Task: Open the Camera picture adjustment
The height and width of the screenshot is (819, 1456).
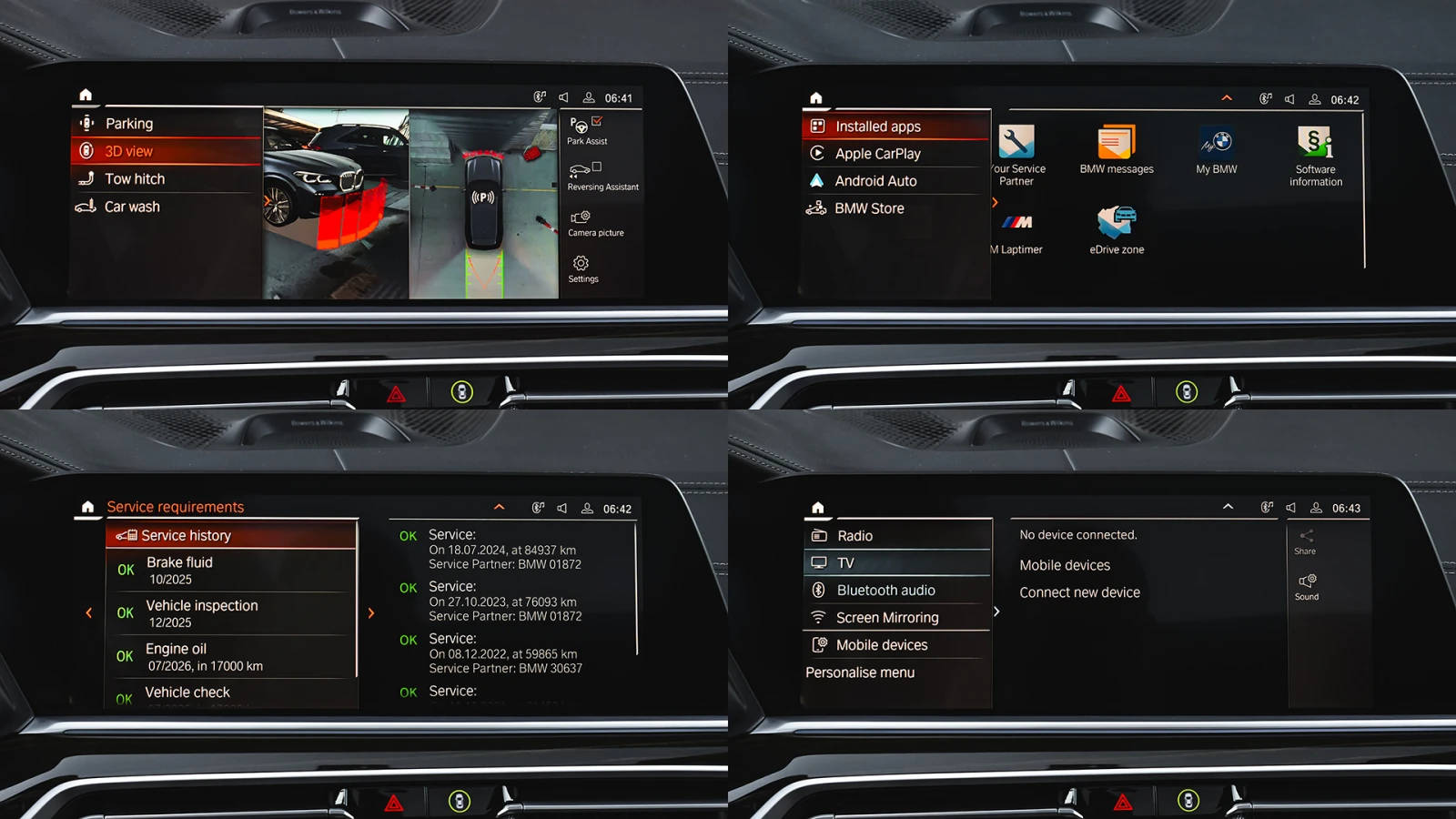Action: (x=595, y=223)
